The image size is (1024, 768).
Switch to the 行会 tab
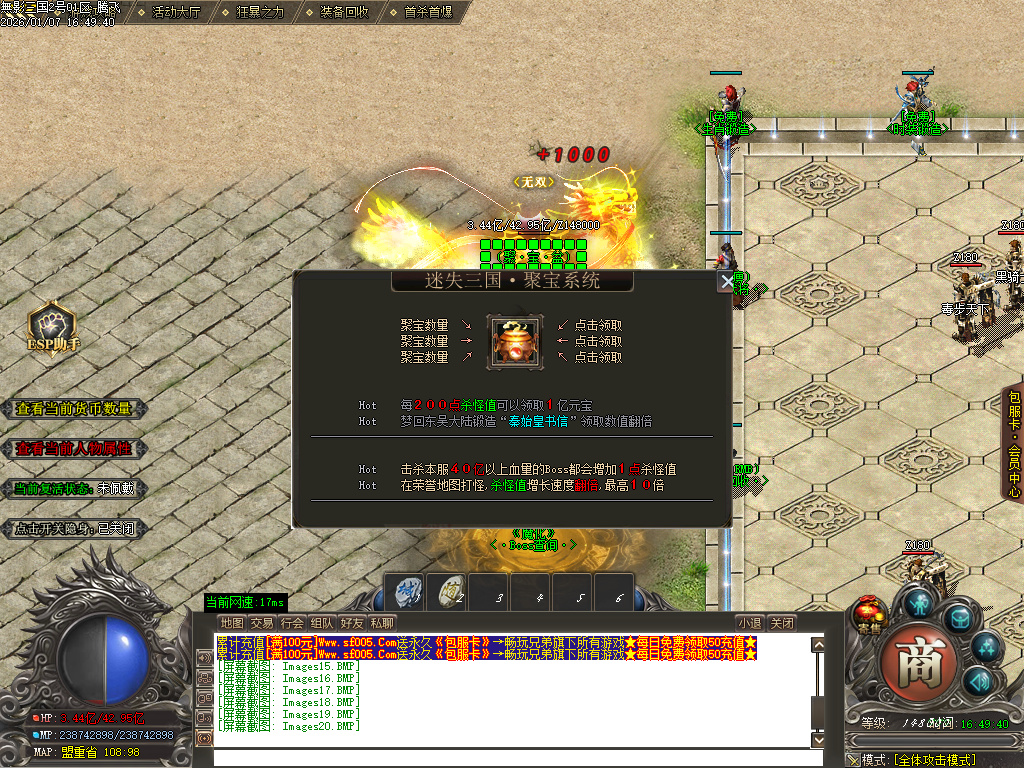point(292,623)
